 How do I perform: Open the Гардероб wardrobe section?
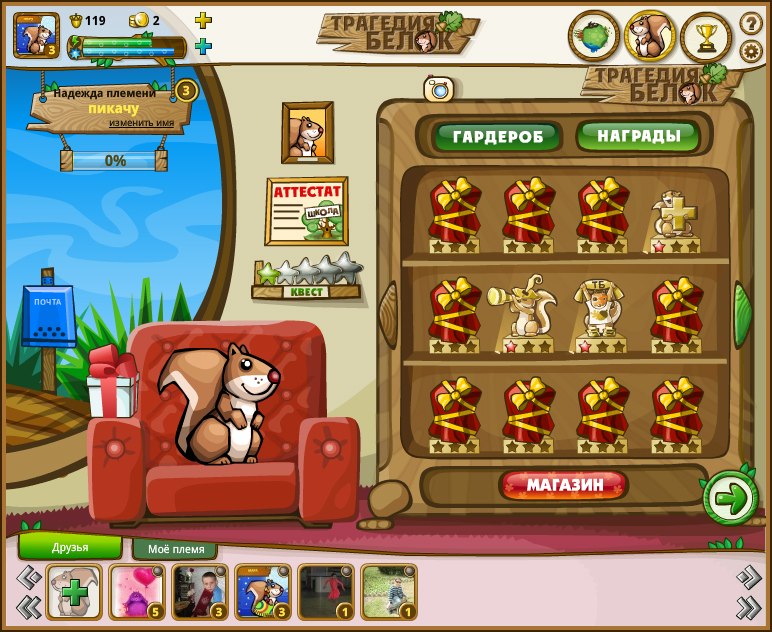click(496, 136)
